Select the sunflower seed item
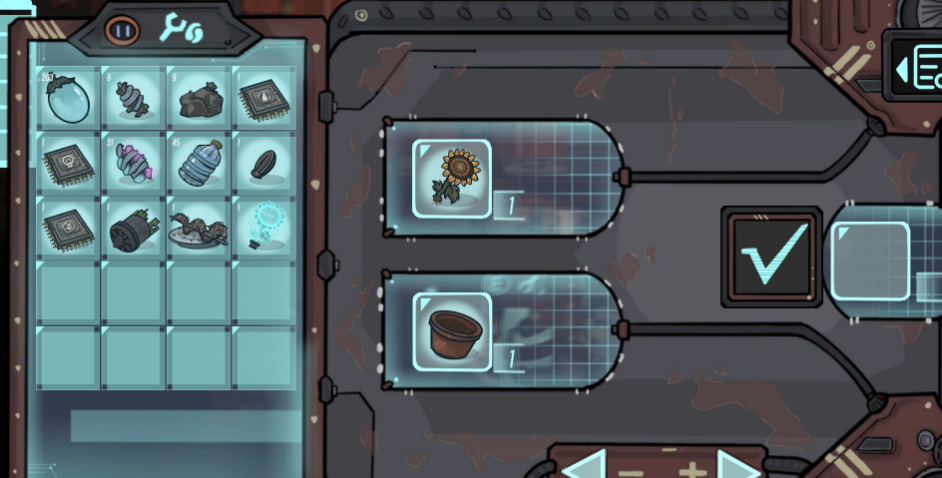 pyautogui.click(x=264, y=163)
